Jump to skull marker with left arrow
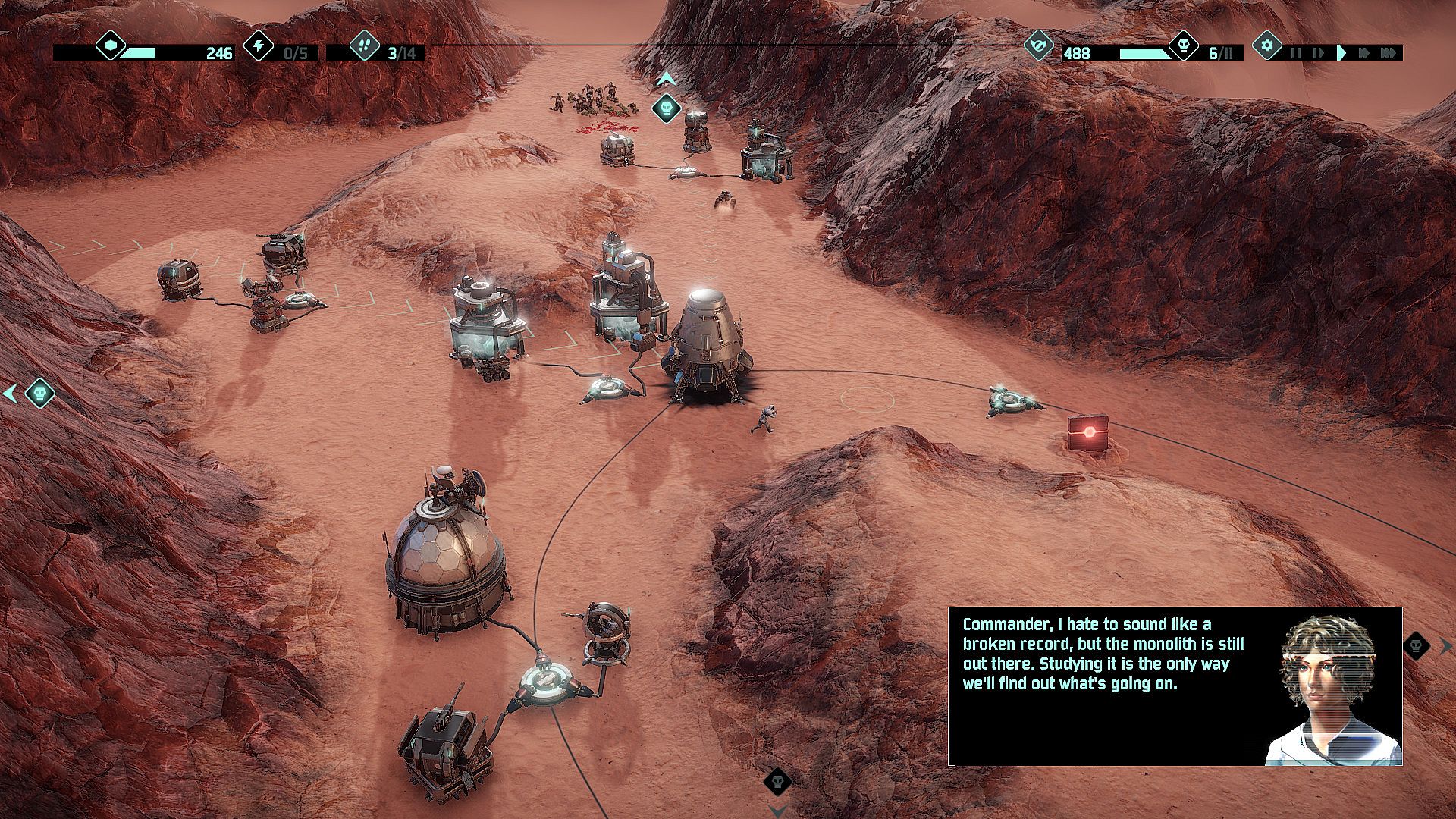The image size is (1456, 819). point(39,394)
